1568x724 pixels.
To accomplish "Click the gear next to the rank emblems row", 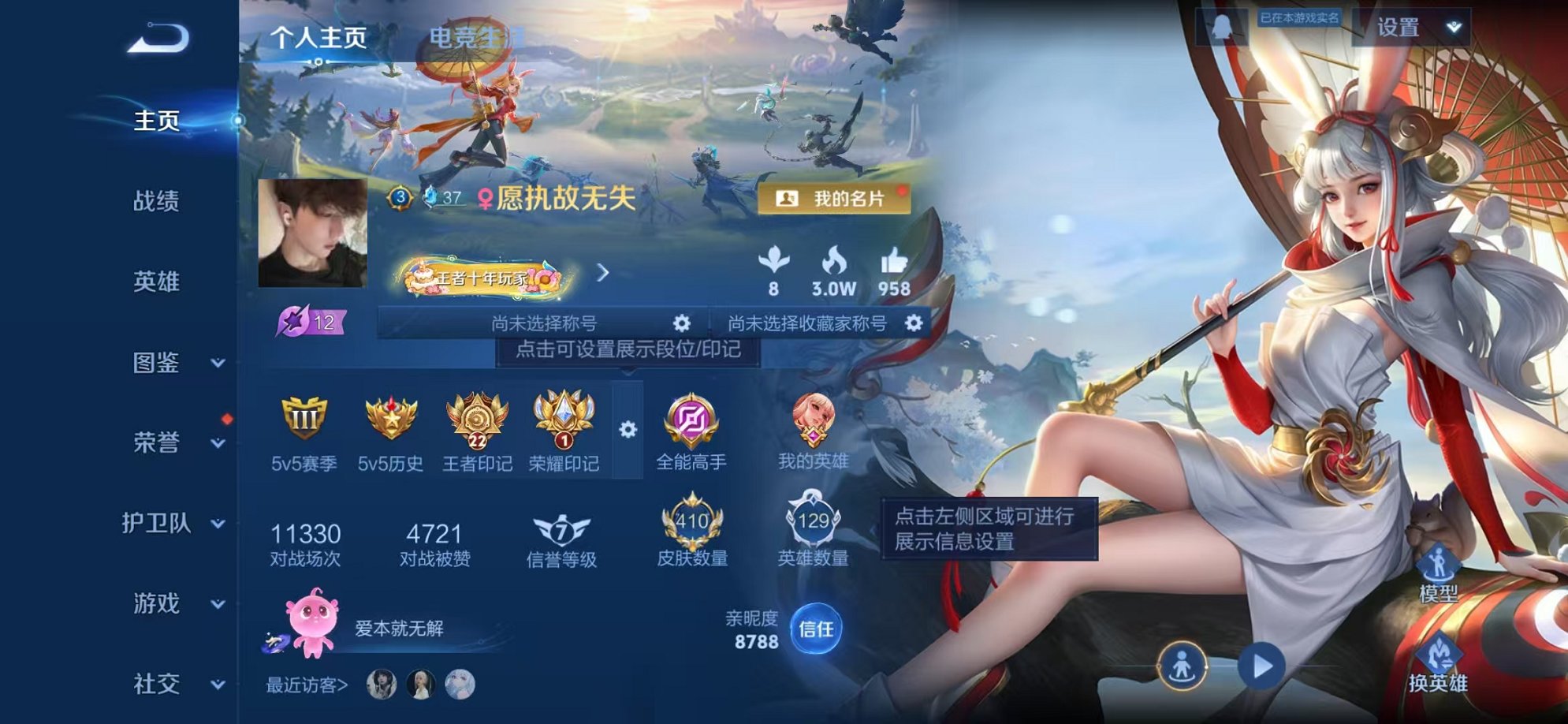I will coord(628,430).
